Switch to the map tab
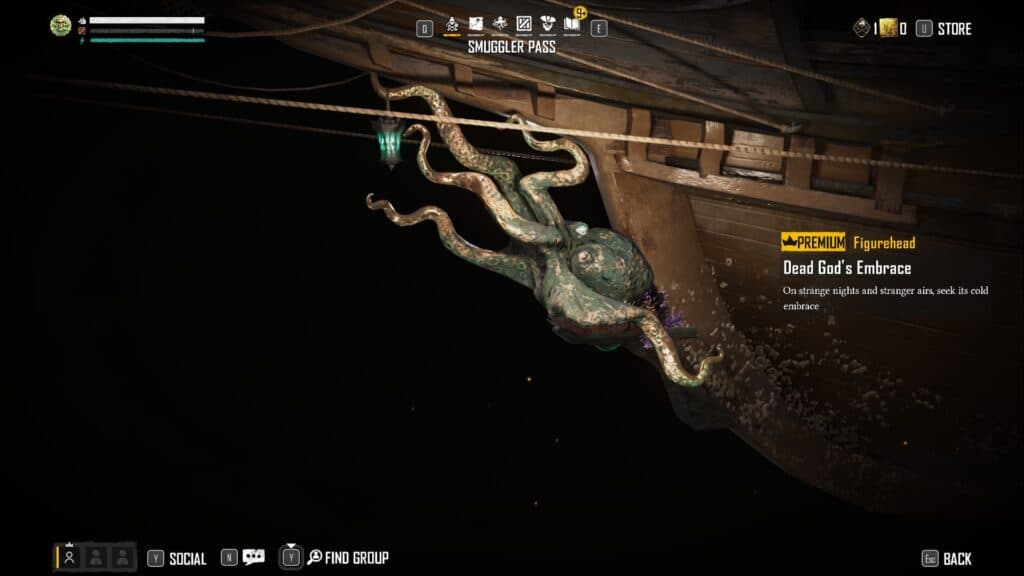This screenshot has width=1024, height=576. [x=476, y=24]
